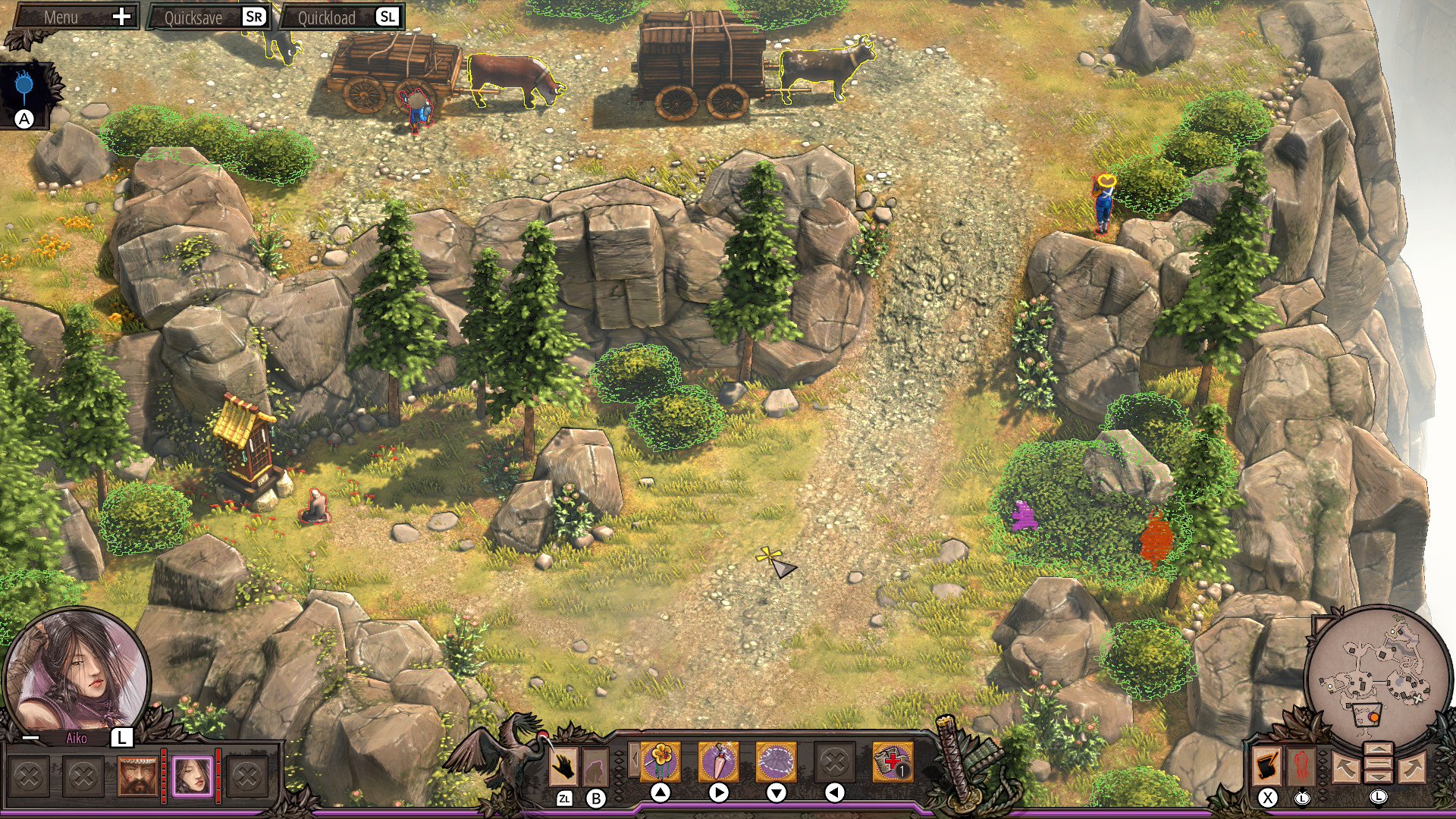Load the last save with Quickload
The image size is (1456, 819).
click(341, 17)
